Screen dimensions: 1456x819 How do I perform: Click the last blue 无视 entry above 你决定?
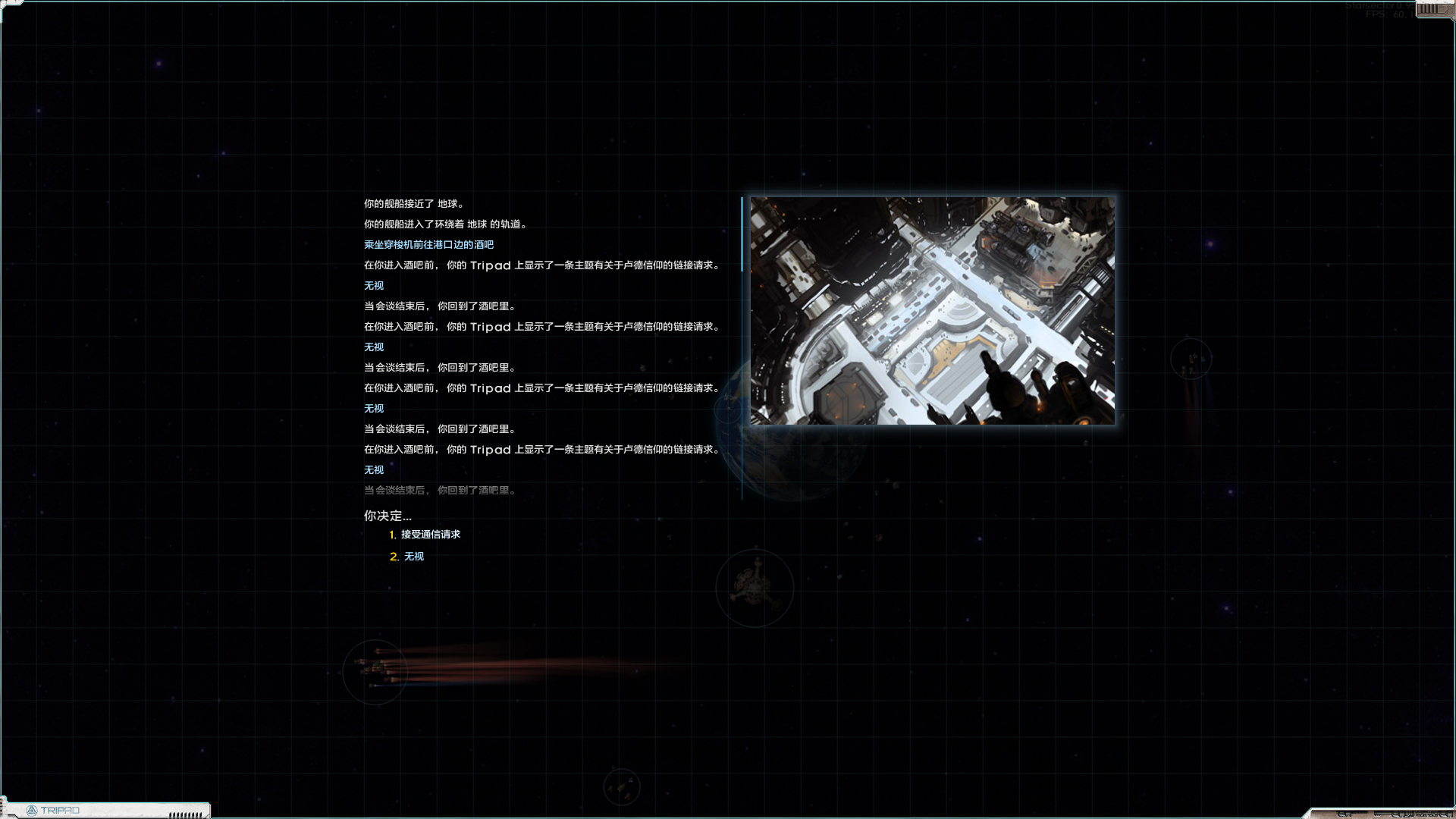pyautogui.click(x=373, y=469)
